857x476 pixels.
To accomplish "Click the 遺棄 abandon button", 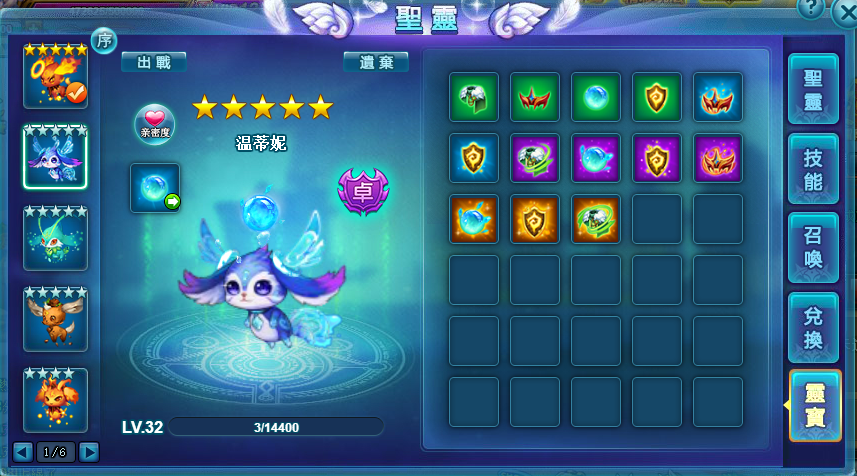I will (x=376, y=62).
